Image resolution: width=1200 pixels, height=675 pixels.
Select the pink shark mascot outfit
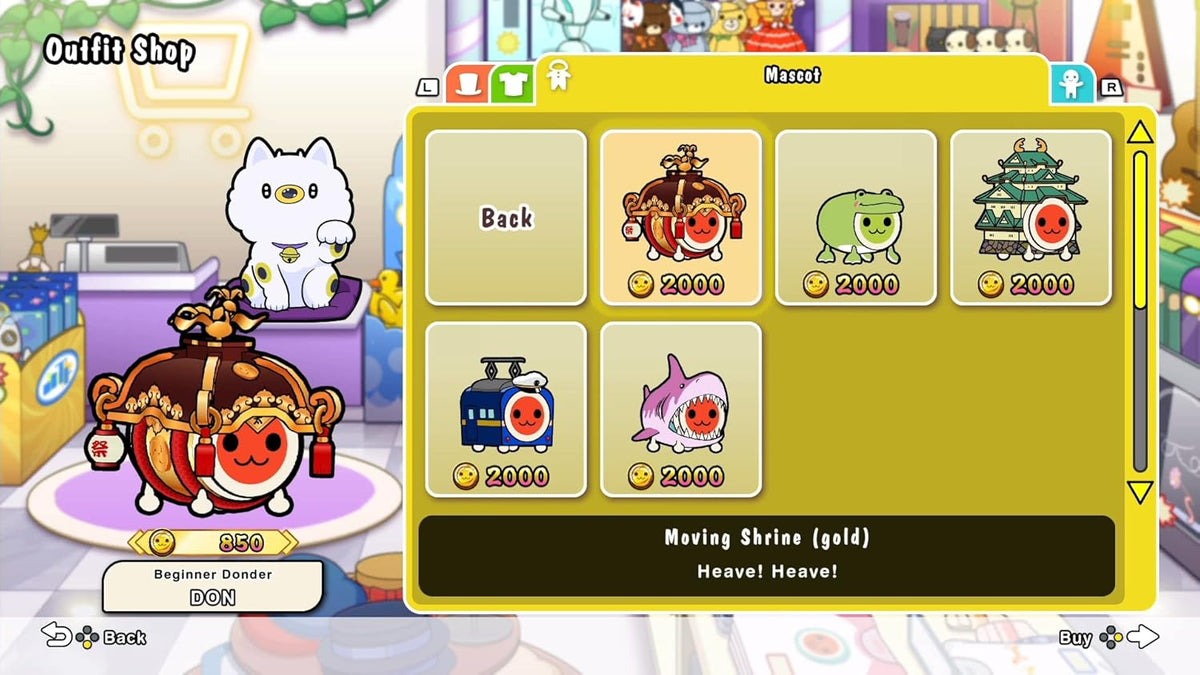(681, 409)
